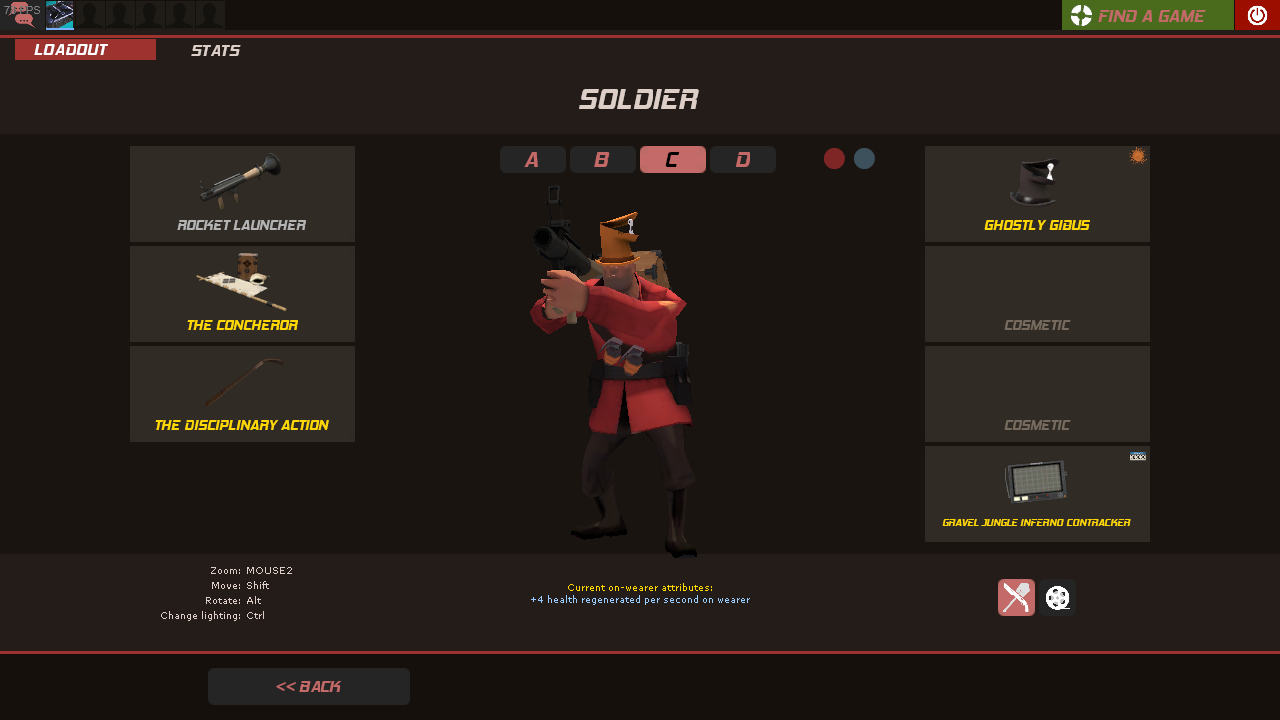The height and width of the screenshot is (720, 1280).
Task: Open the film reel taunt icon
Action: point(1057,598)
